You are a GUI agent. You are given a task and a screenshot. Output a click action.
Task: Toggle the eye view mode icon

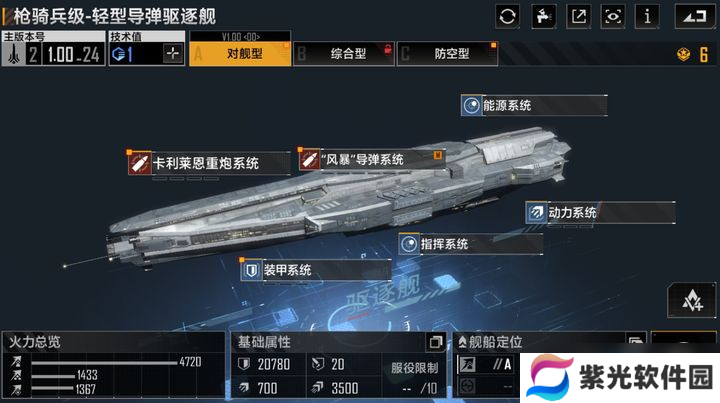[x=613, y=15]
